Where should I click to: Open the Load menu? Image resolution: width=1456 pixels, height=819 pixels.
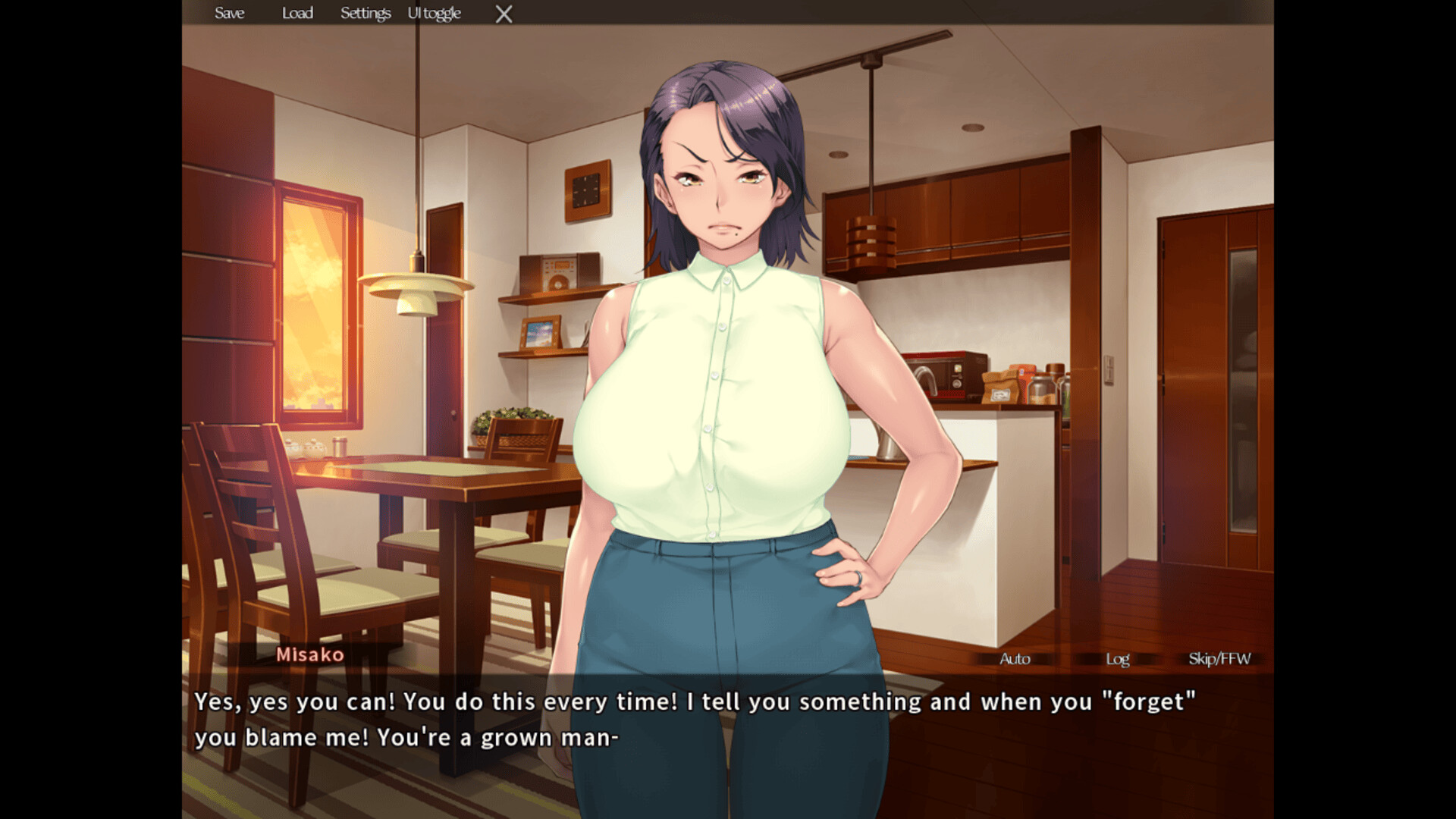tap(297, 13)
